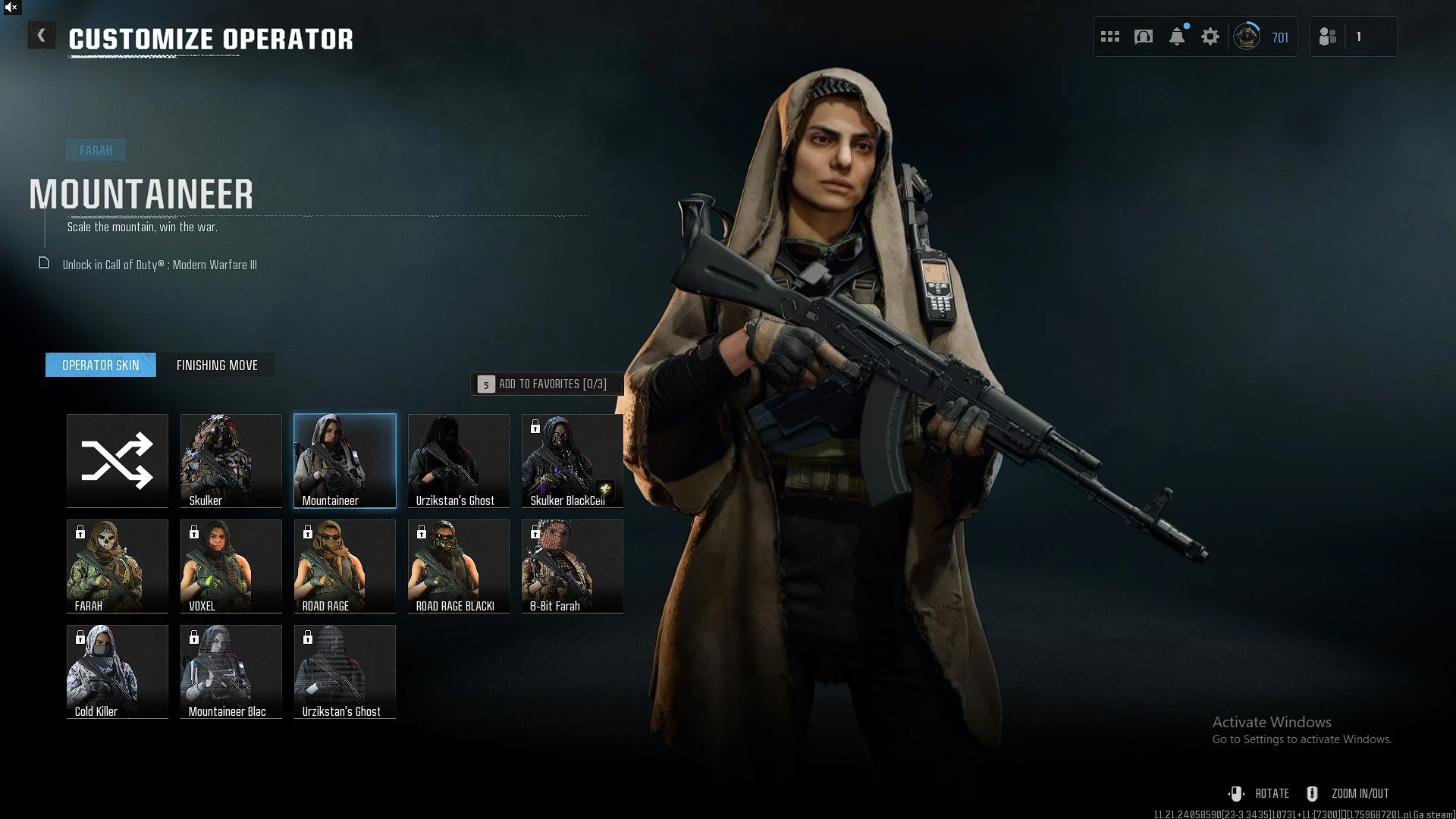Select the unlocked Skulker skin
Image resolution: width=1456 pixels, height=819 pixels.
tap(231, 460)
